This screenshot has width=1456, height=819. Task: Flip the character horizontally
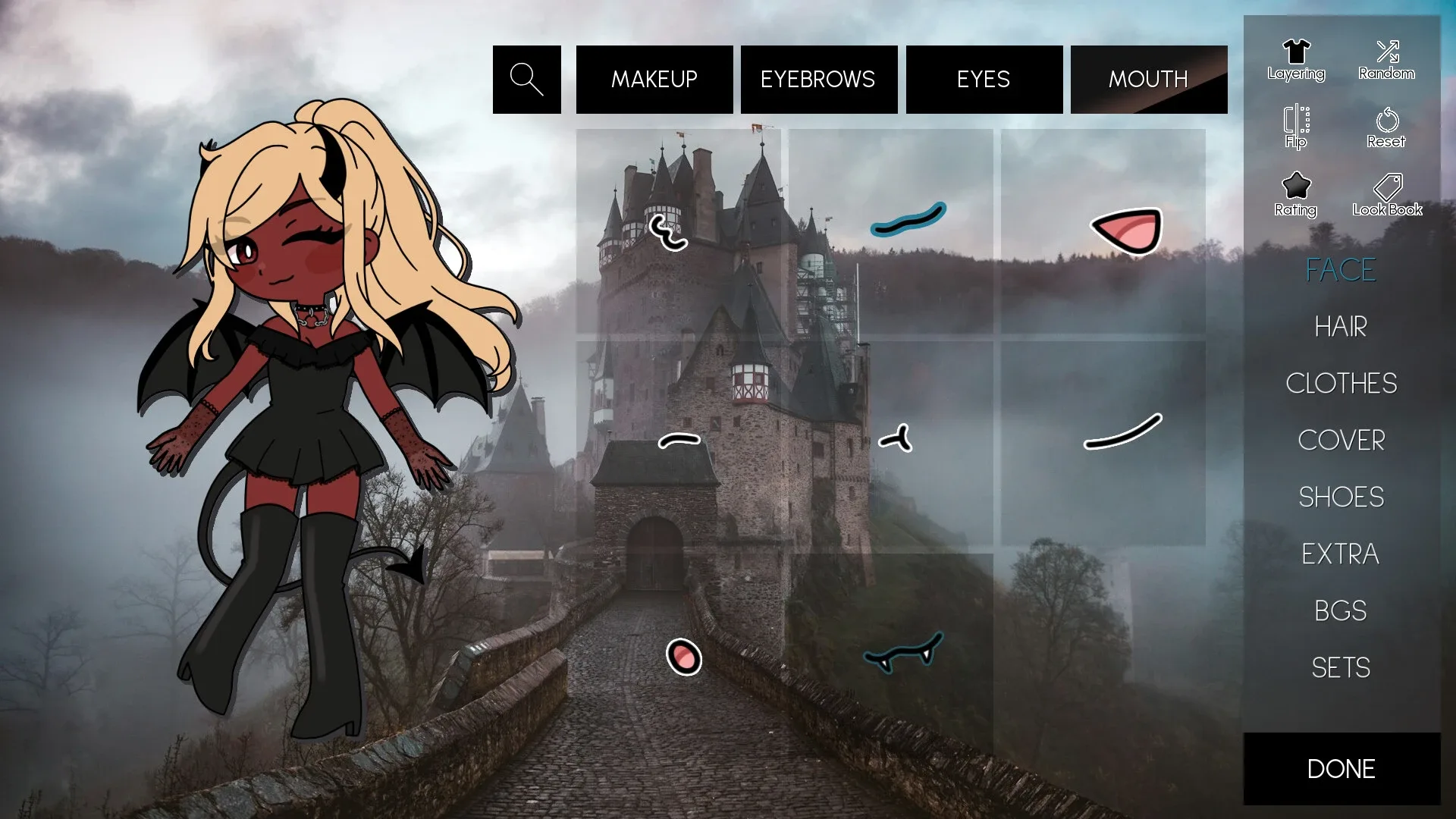[x=1294, y=124]
